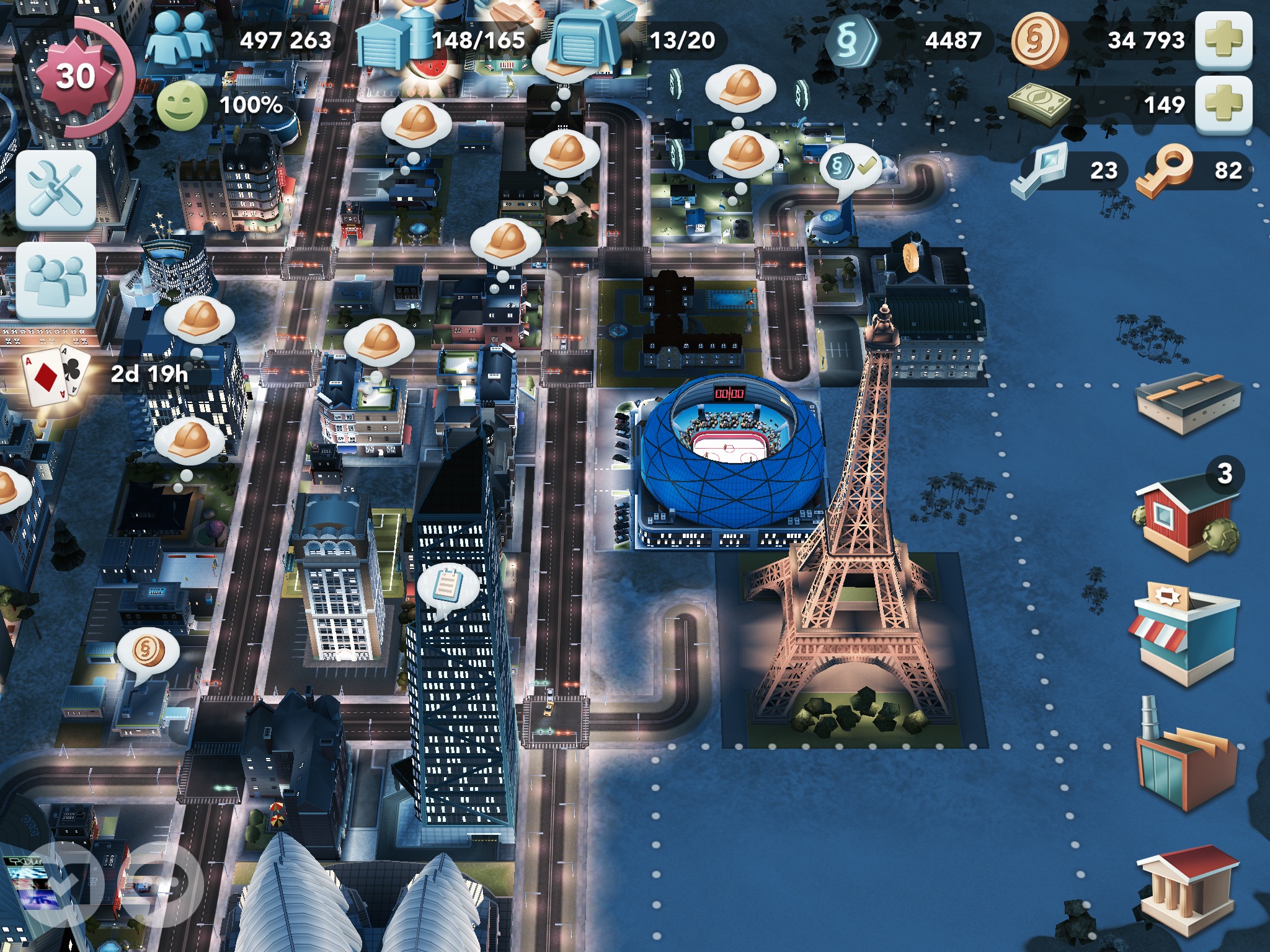The height and width of the screenshot is (952, 1270).
Task: Tap the green happiness smiley face
Action: pos(181,105)
